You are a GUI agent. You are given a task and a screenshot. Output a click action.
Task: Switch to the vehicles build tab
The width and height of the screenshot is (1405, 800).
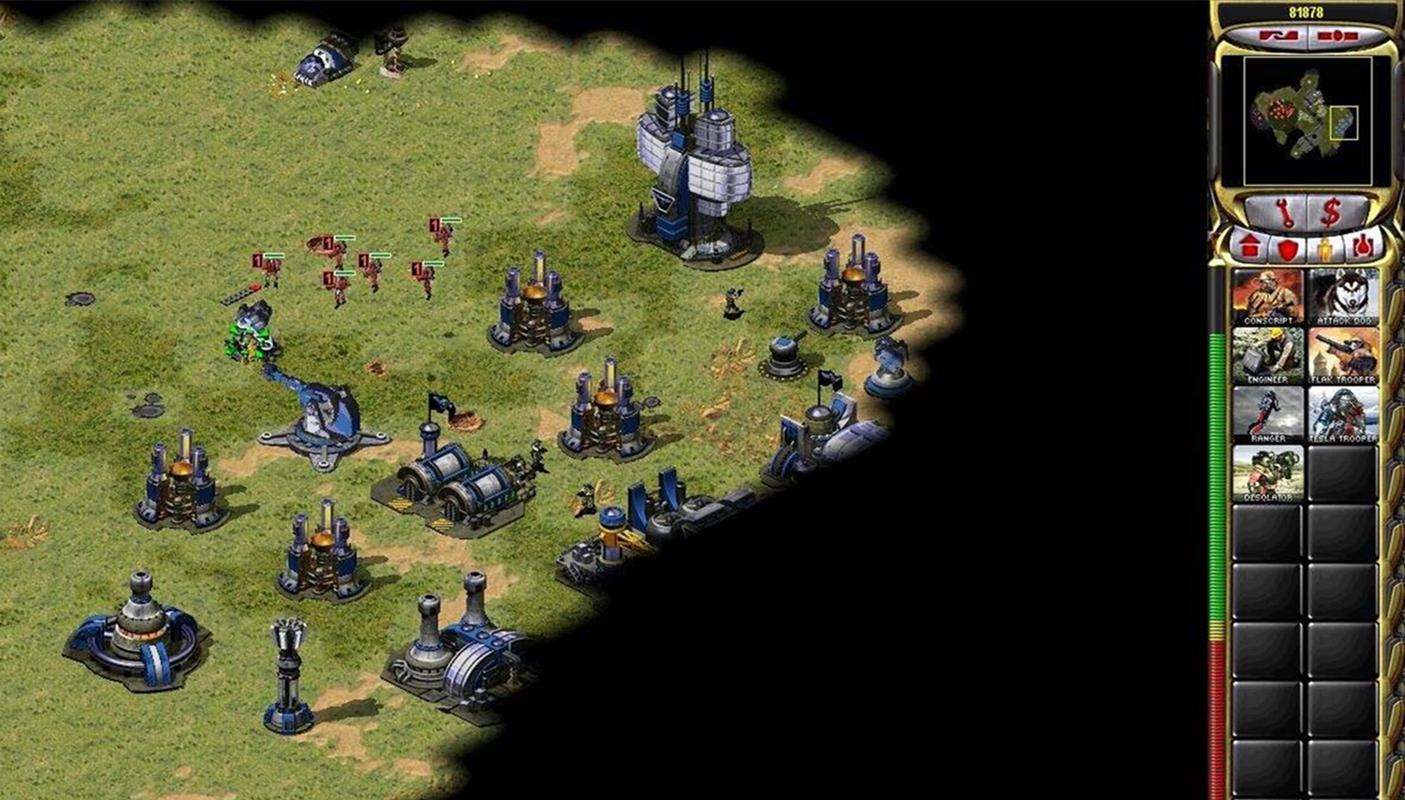click(x=1362, y=246)
